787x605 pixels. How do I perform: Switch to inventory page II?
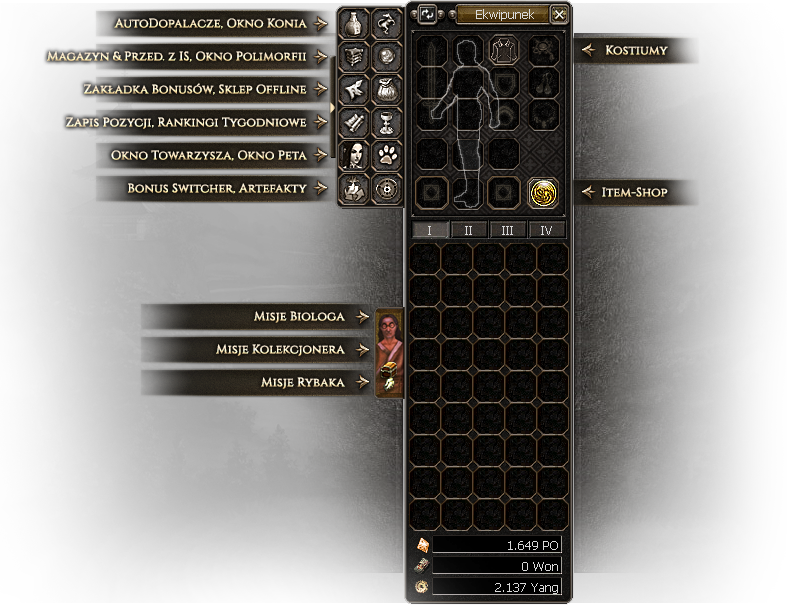(x=468, y=230)
